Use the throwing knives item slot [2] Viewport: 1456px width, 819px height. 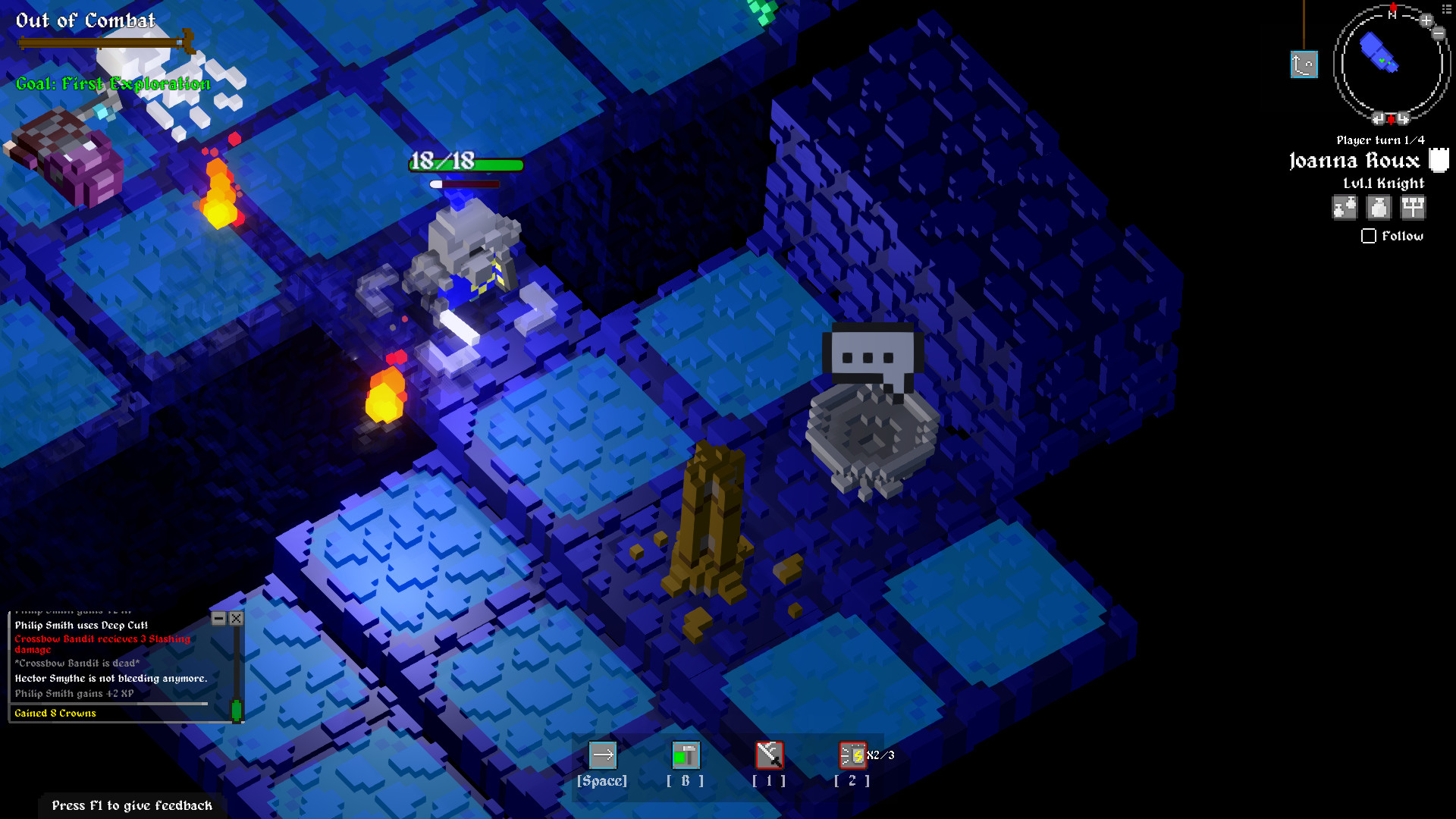coord(851,755)
